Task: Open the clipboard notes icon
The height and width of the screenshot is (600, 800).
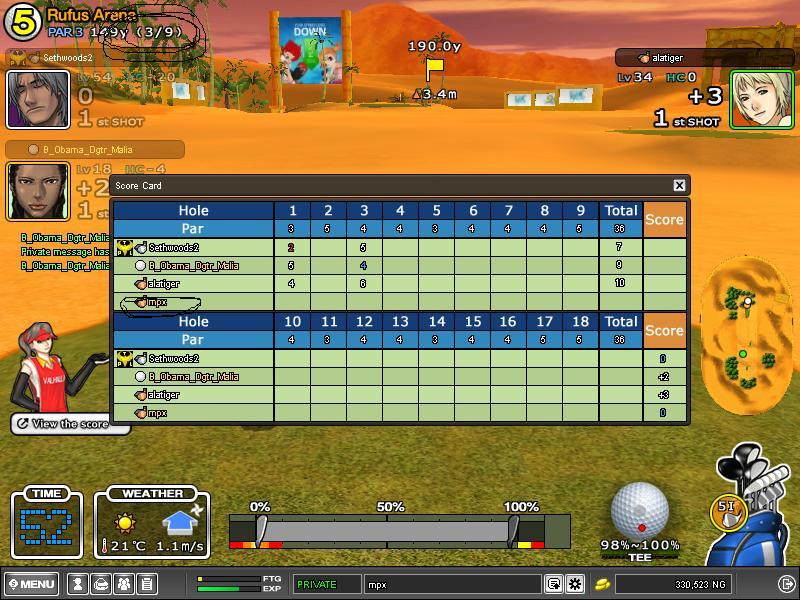Action: [x=146, y=584]
